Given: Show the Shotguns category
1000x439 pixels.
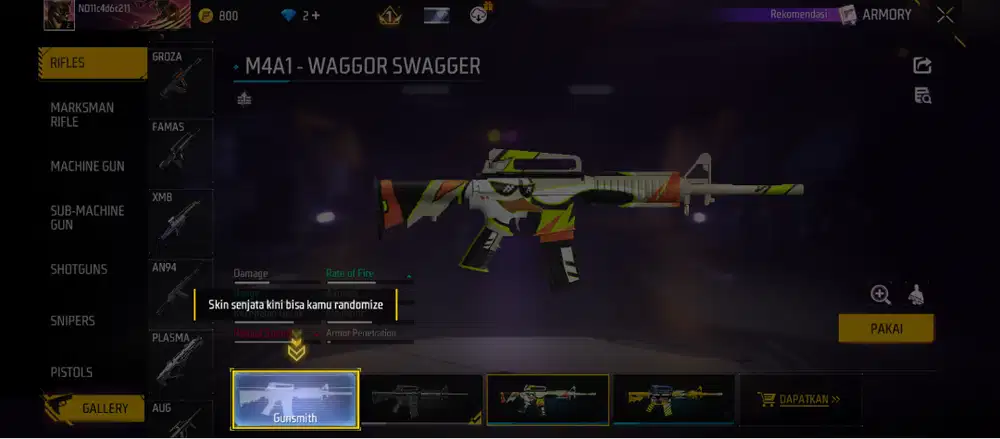Looking at the screenshot, I should point(79,269).
